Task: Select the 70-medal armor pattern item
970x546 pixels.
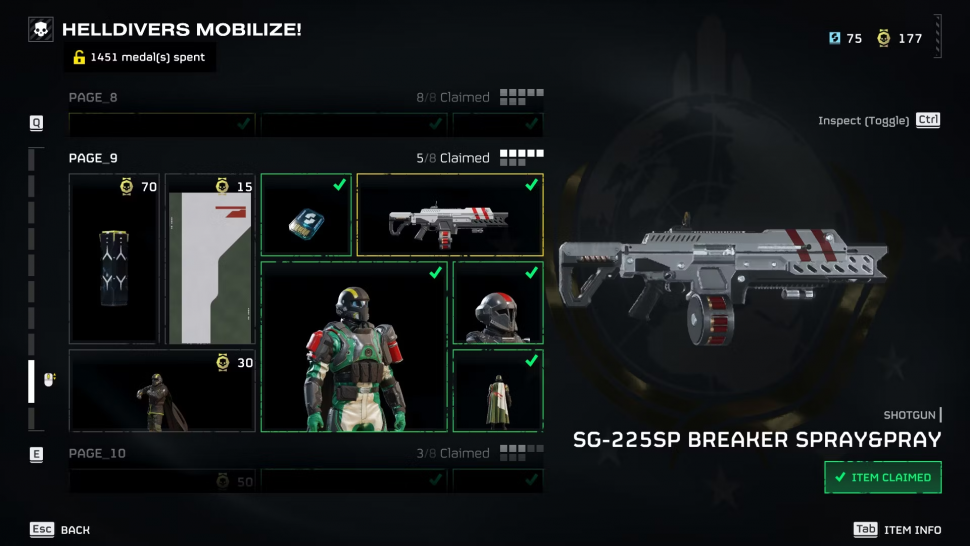Action: coord(114,258)
